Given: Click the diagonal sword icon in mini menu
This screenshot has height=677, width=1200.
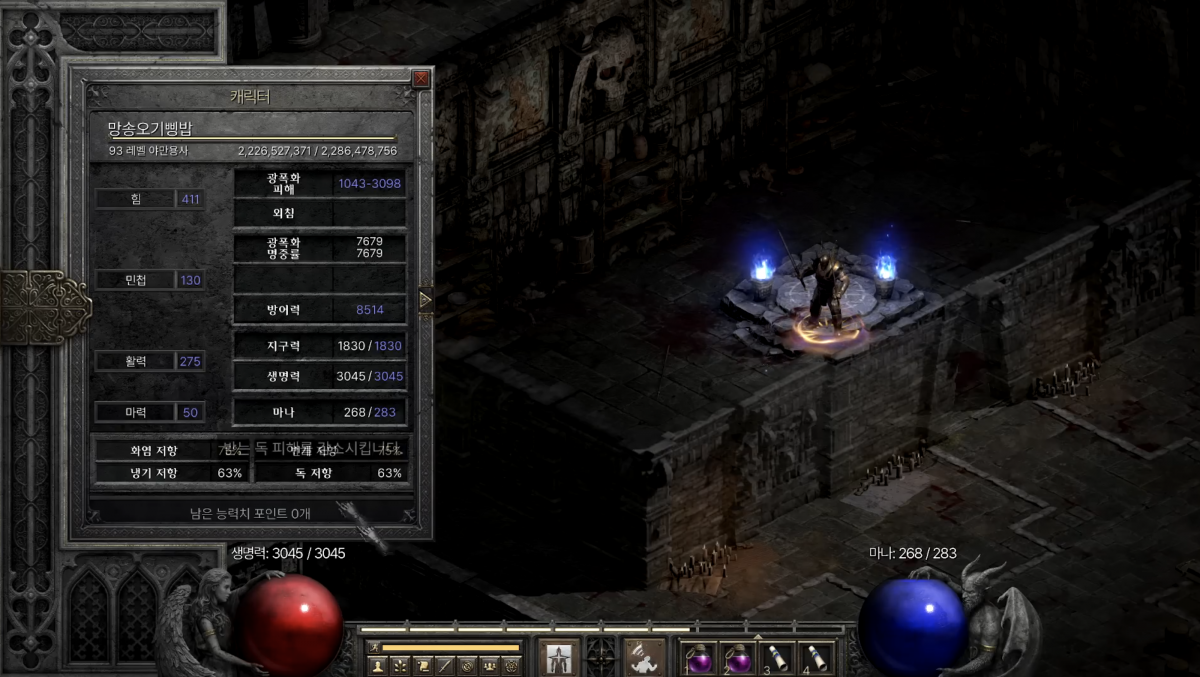Looking at the screenshot, I should [444, 665].
